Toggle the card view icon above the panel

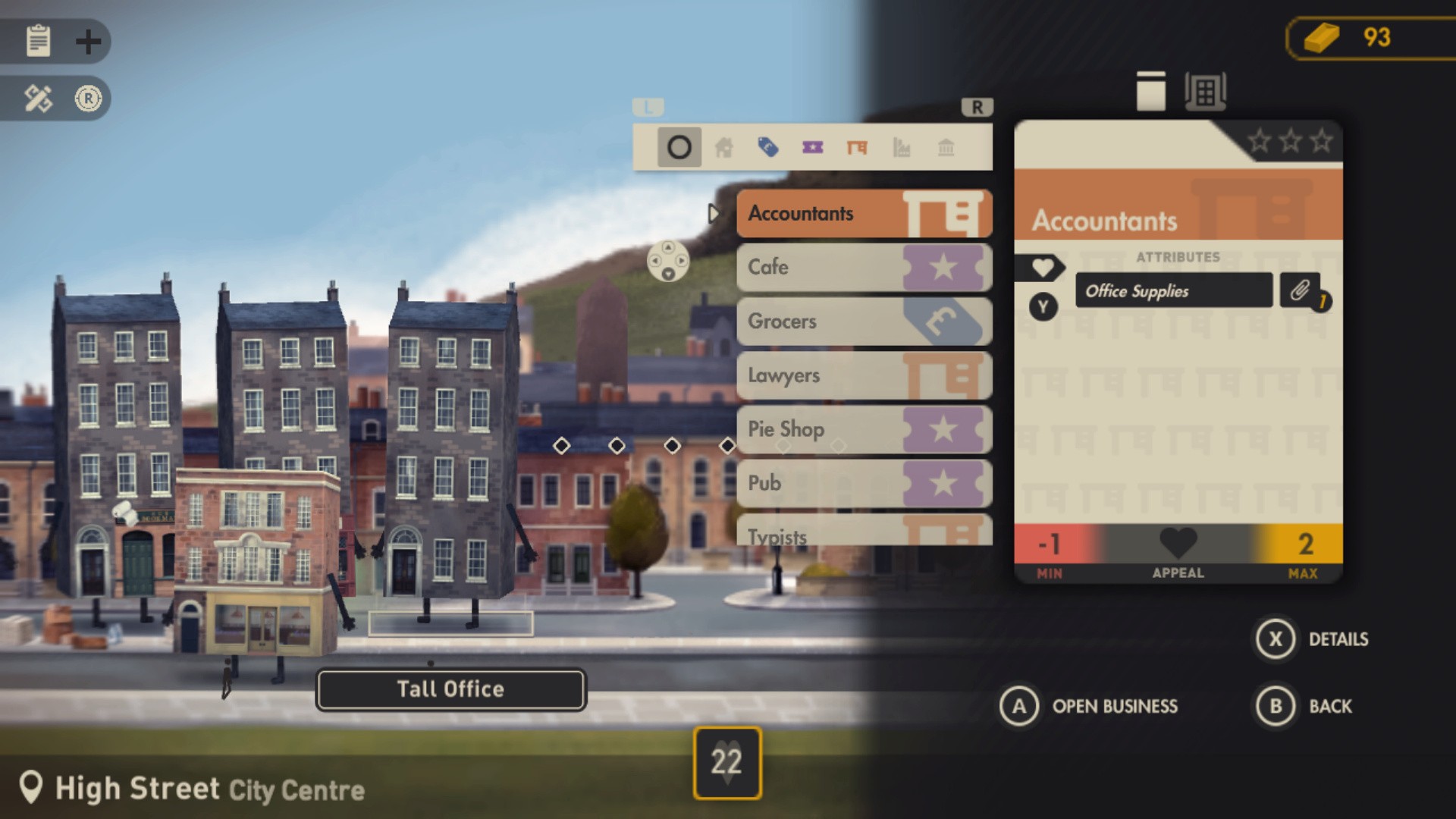pos(1151,89)
